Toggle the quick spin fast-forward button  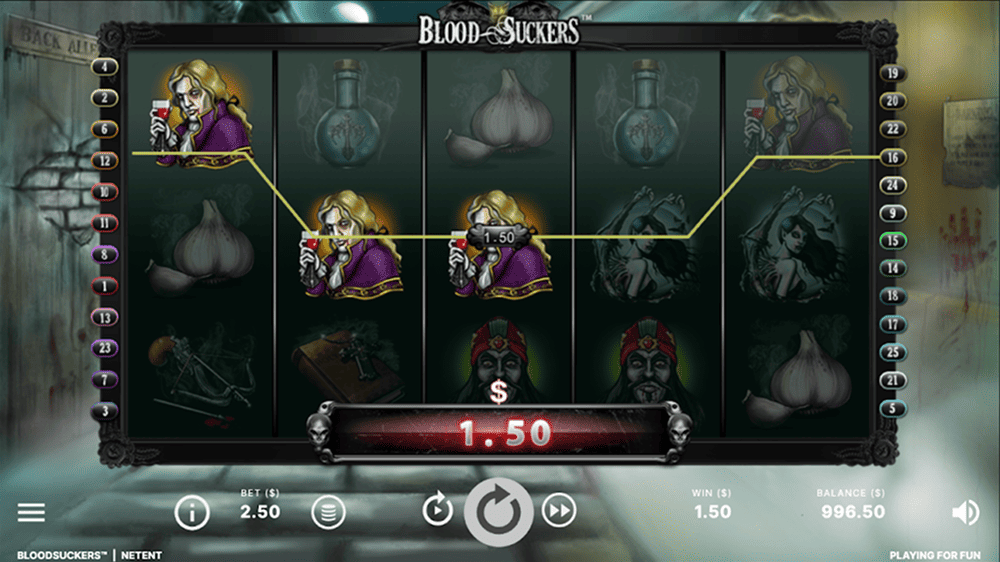[x=560, y=511]
